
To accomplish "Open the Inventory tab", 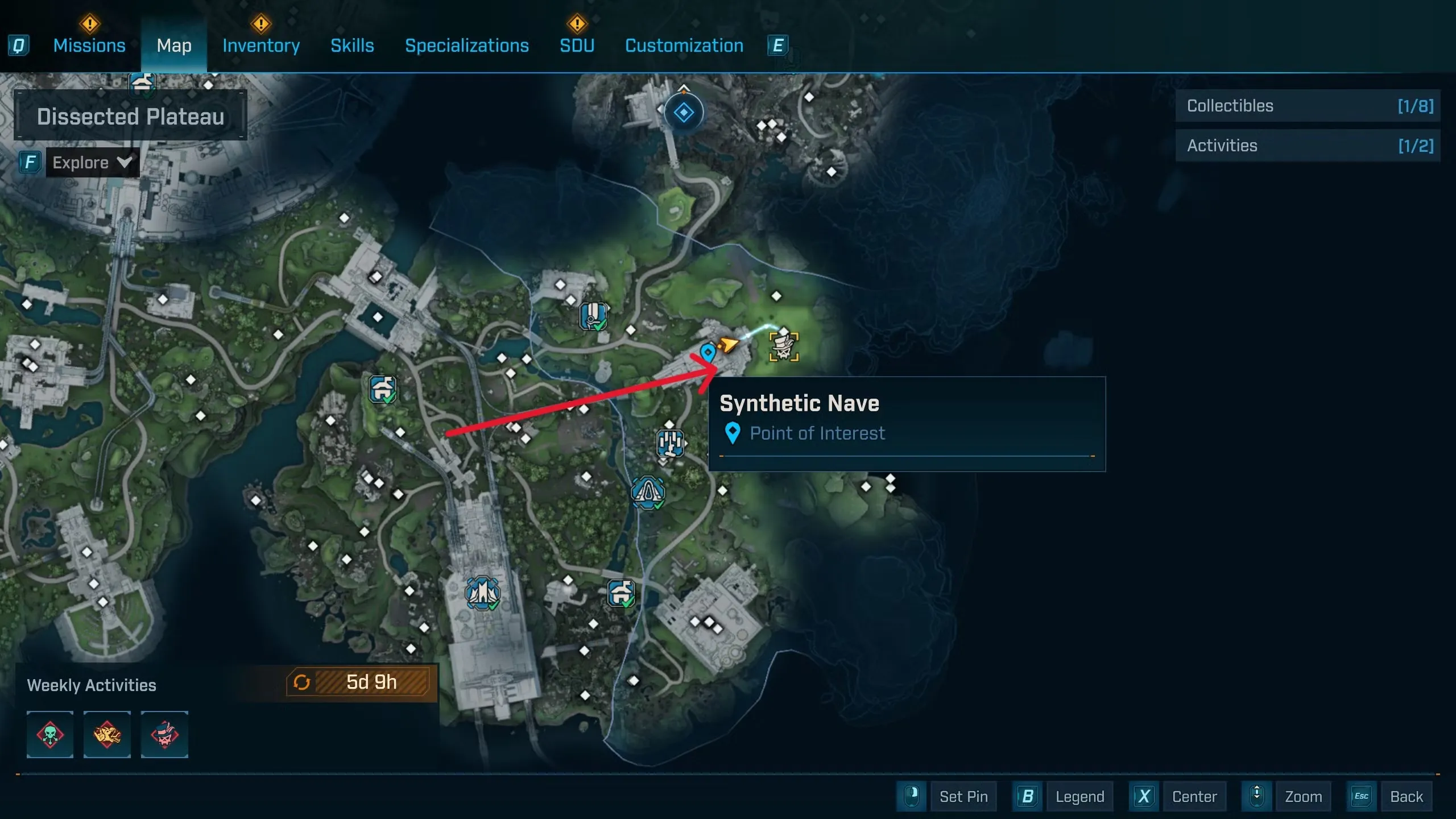I will 261,45.
